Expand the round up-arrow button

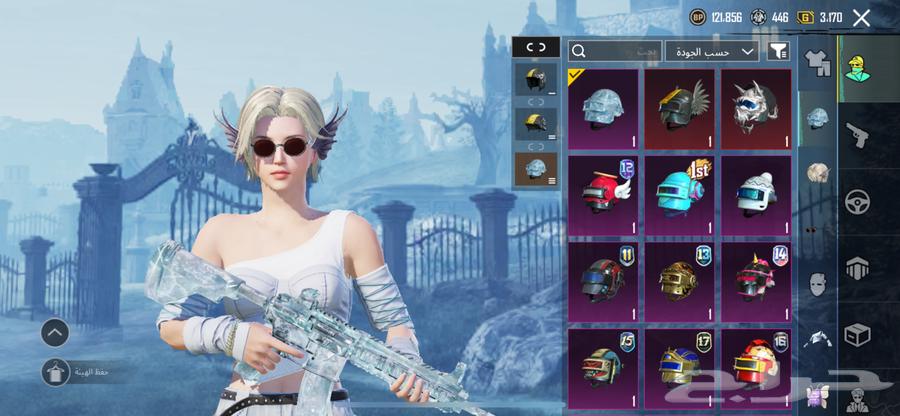pos(56,332)
